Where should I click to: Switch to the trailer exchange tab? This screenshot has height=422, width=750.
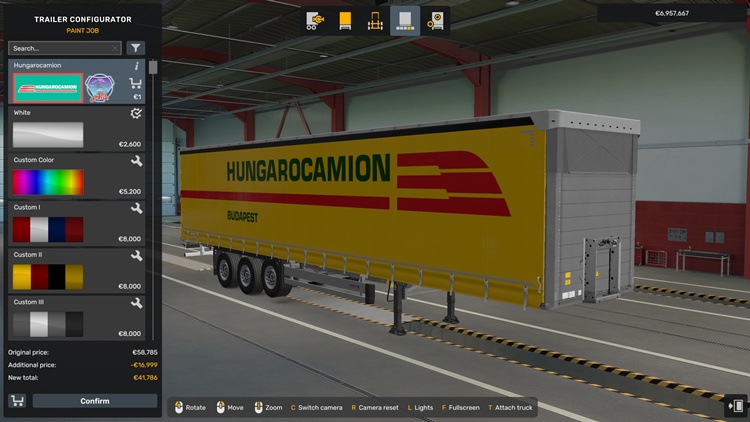316,20
